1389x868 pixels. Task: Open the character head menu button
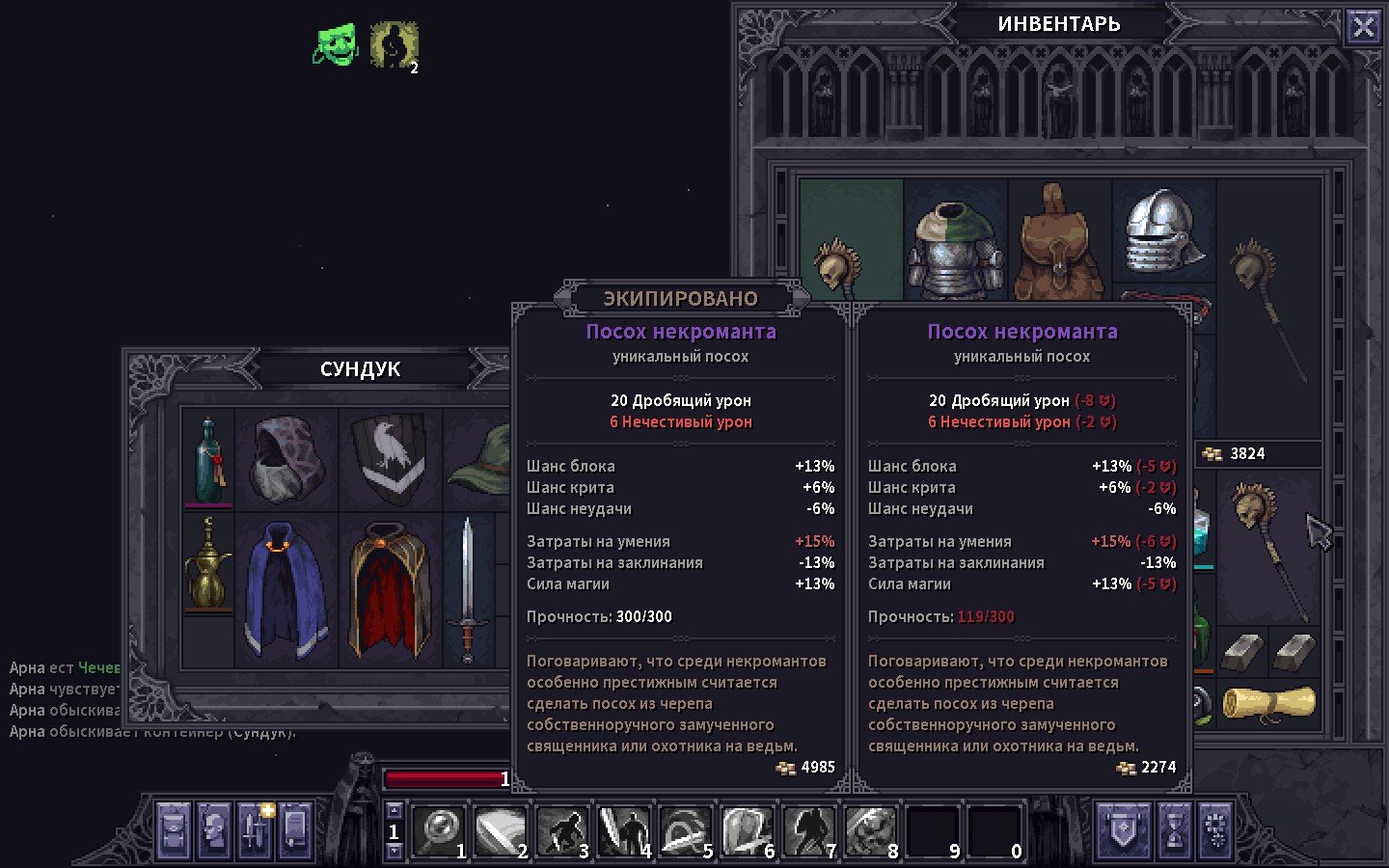click(214, 829)
